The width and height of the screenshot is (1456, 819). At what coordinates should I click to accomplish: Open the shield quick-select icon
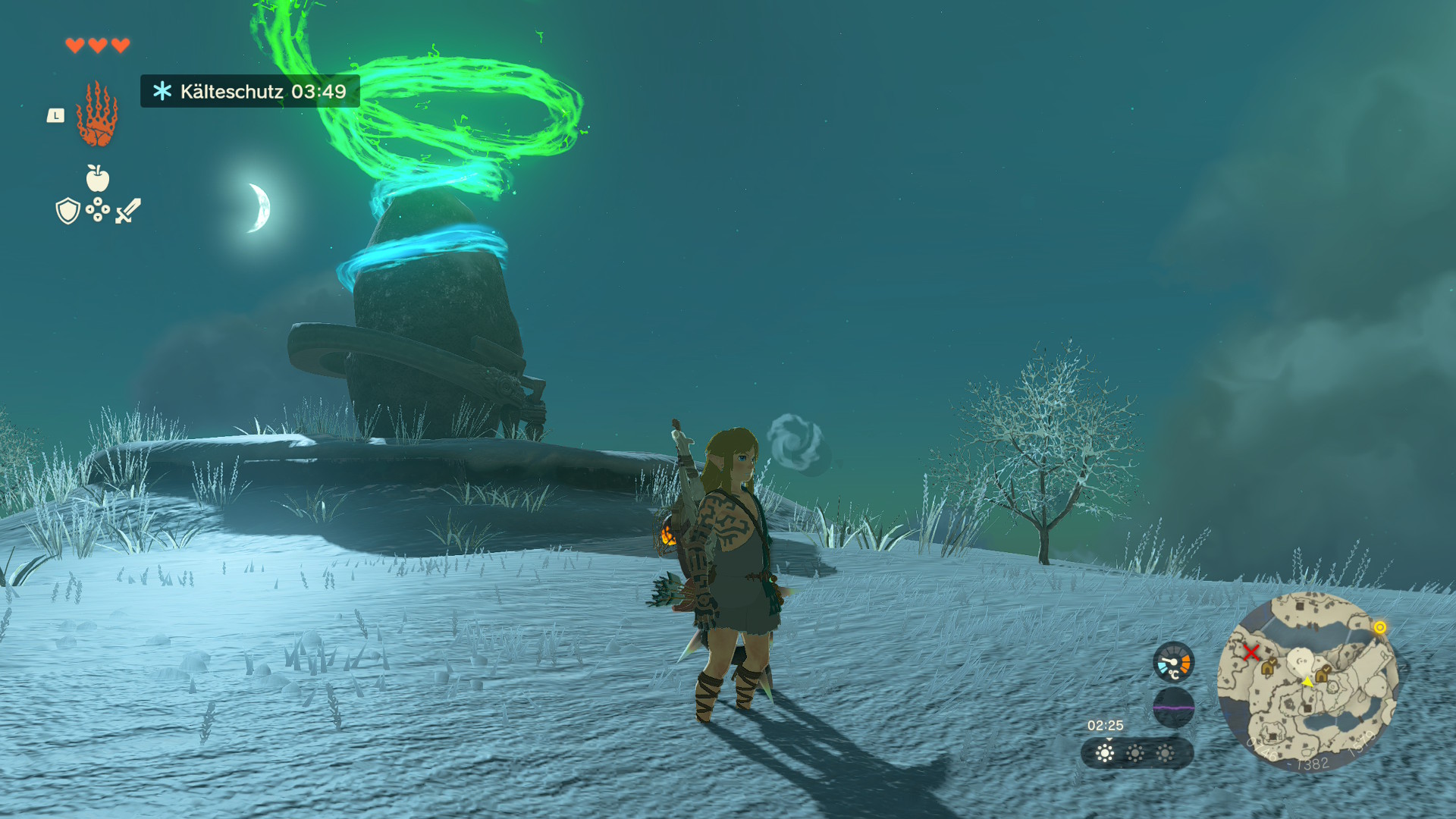point(68,211)
